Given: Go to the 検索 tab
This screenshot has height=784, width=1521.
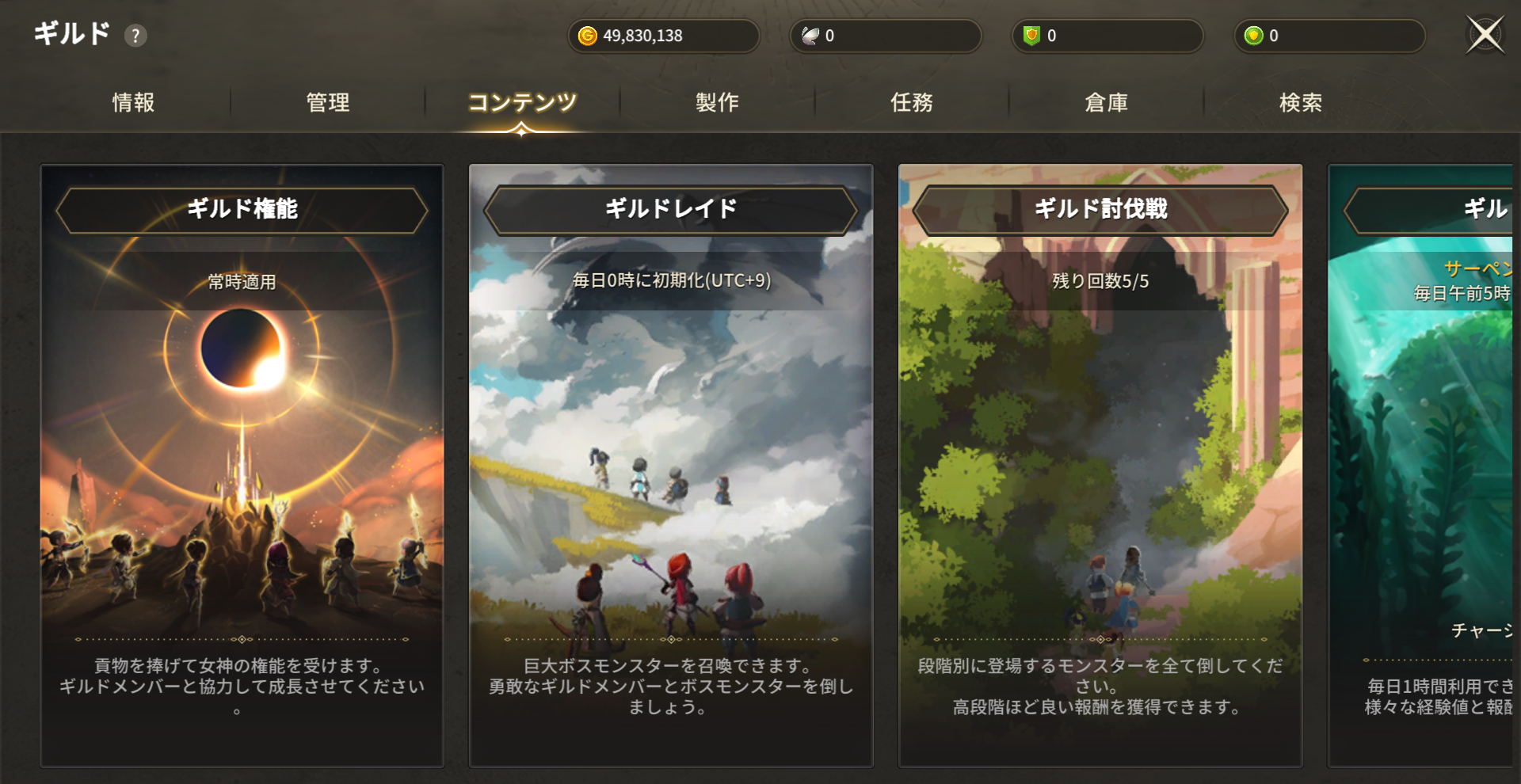Looking at the screenshot, I should [x=1301, y=102].
